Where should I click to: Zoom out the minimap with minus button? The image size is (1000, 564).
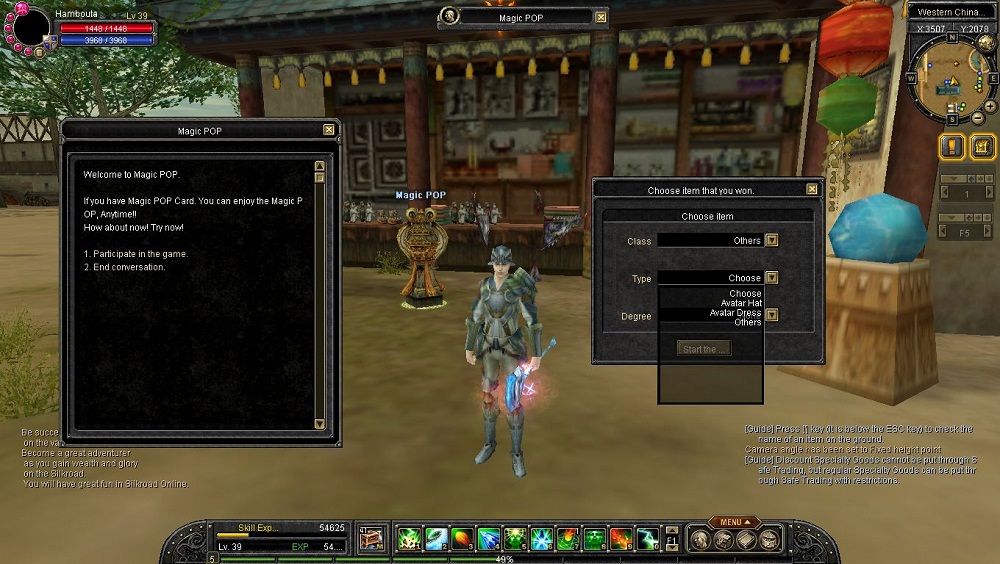click(x=976, y=117)
